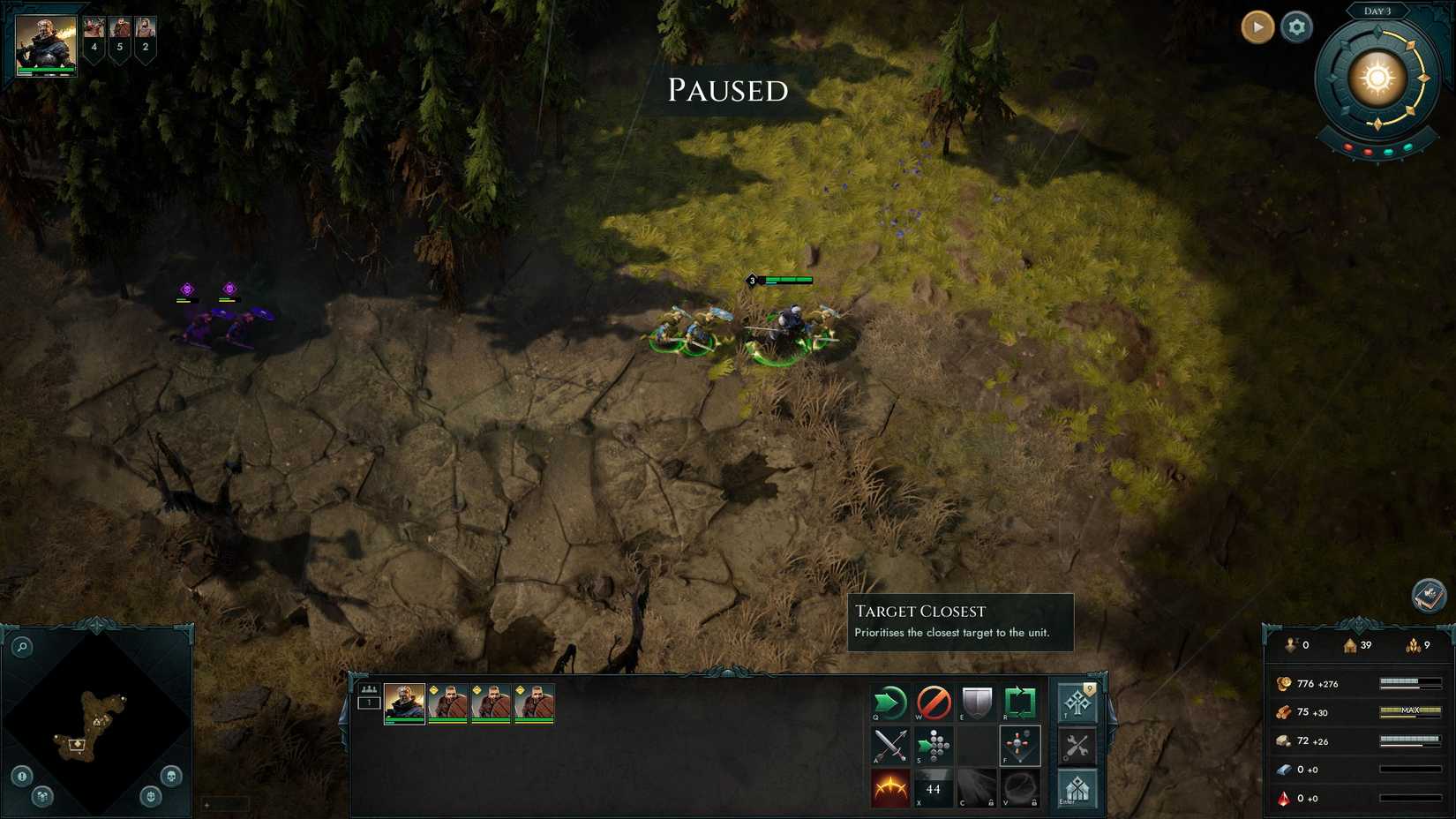Expand the minimap zoom with the magnifier
1456x819 pixels.
(x=22, y=647)
